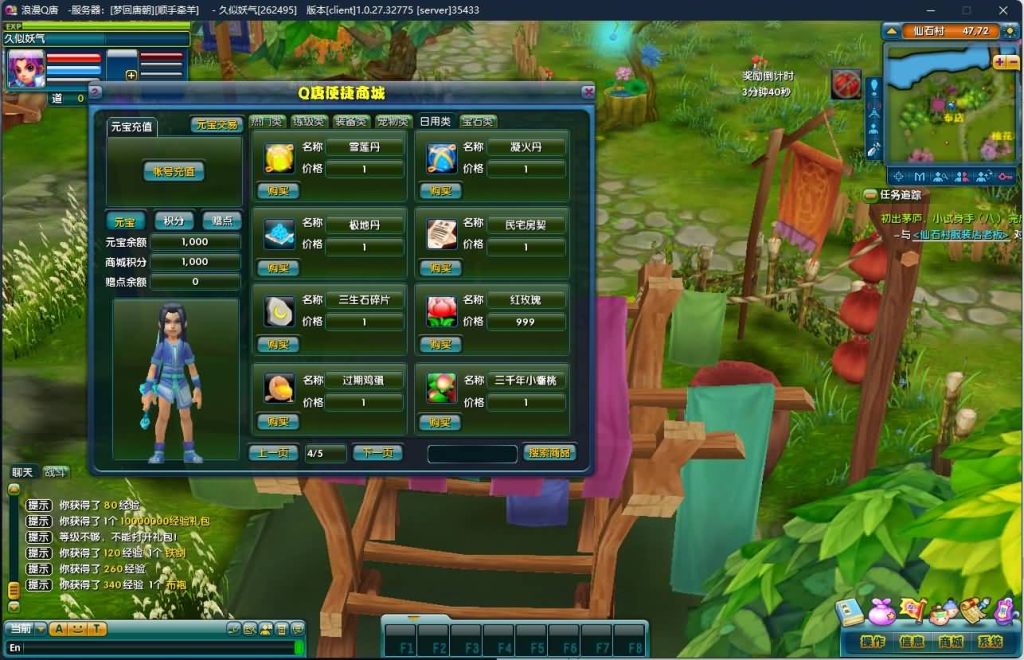Focus the shop search text box
1024x660 pixels.
pos(472,454)
